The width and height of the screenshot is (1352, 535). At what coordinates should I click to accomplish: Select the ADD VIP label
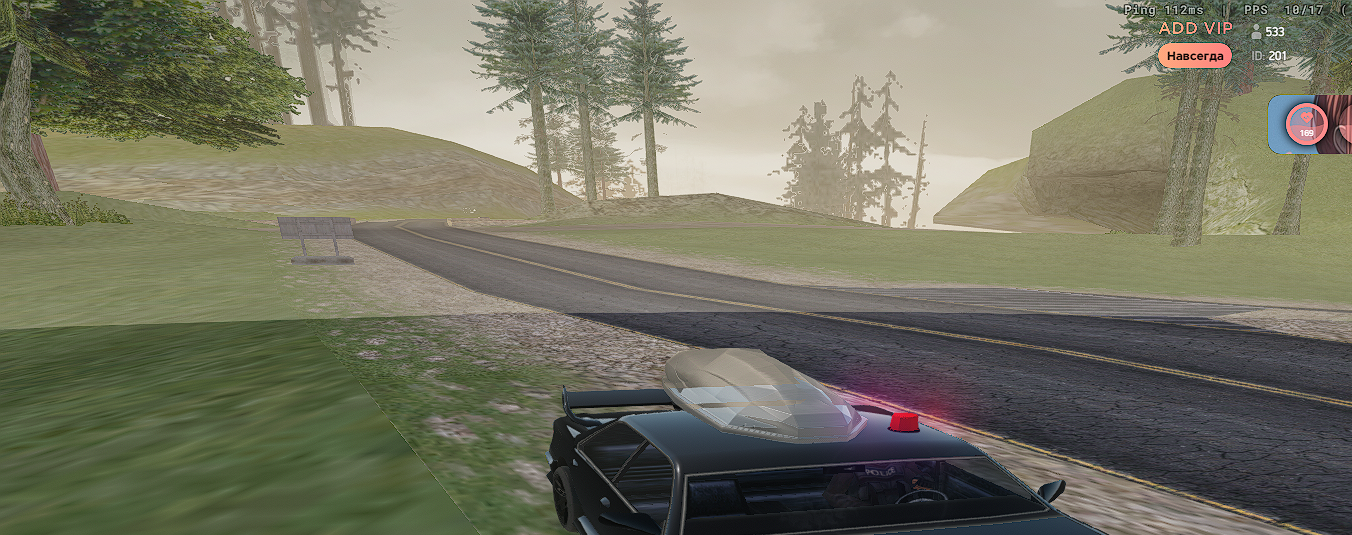1195,28
